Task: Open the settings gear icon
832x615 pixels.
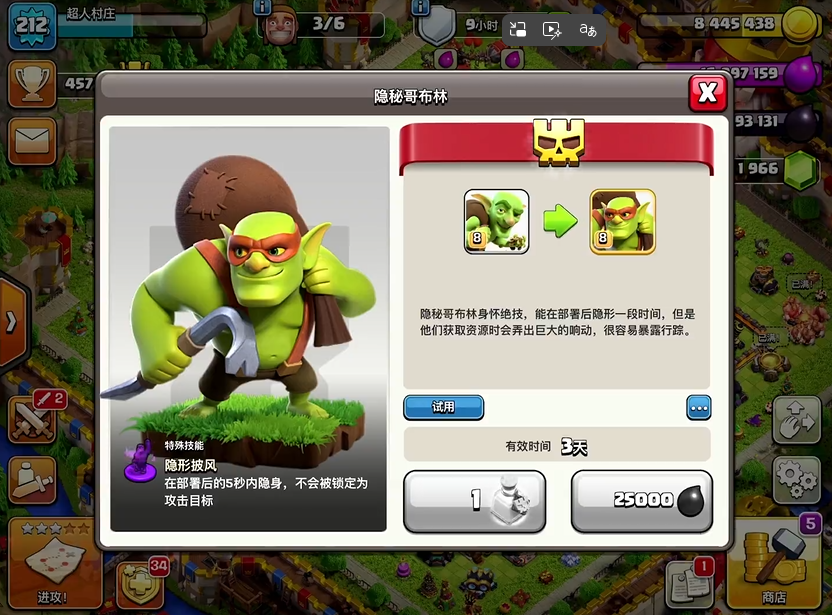Action: coord(796,478)
